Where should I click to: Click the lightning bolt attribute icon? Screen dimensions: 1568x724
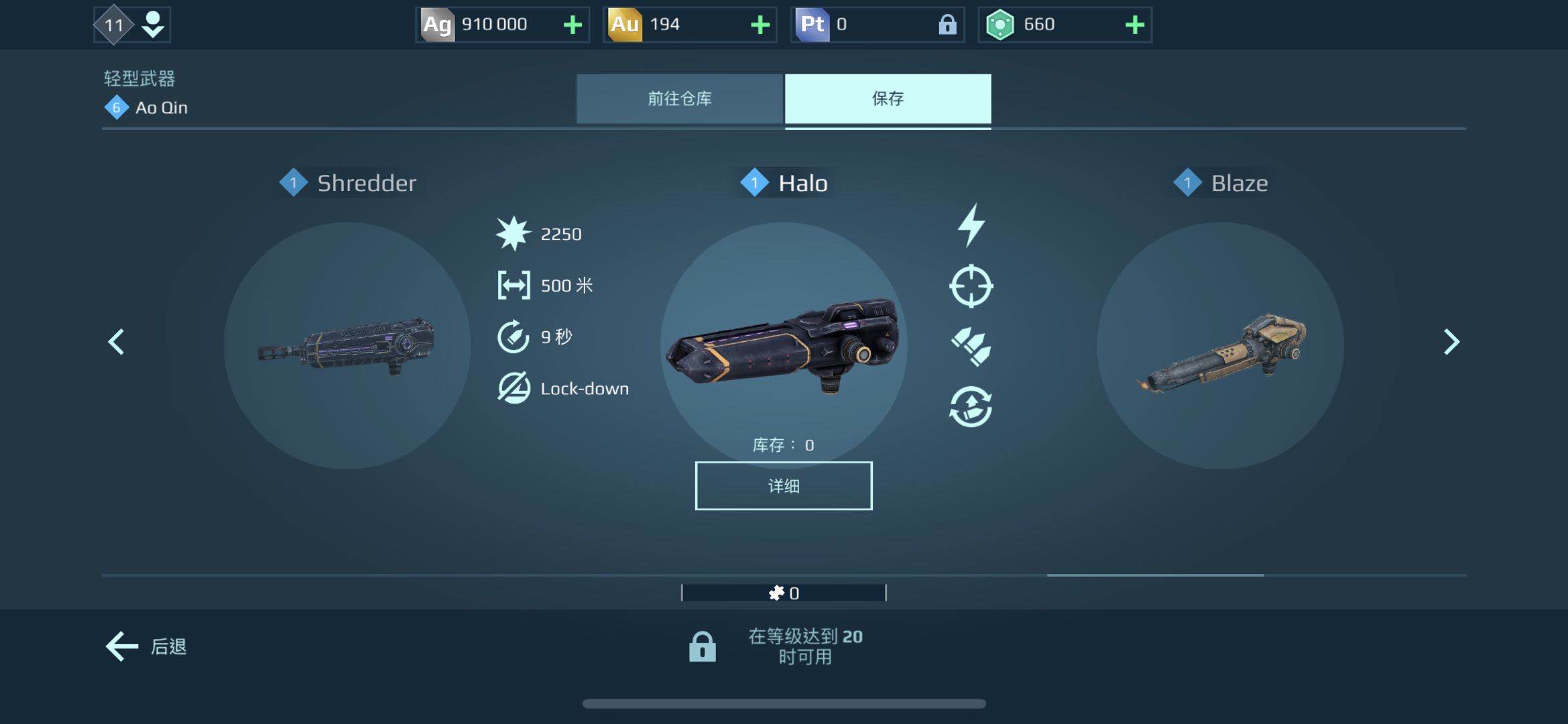pyautogui.click(x=971, y=225)
